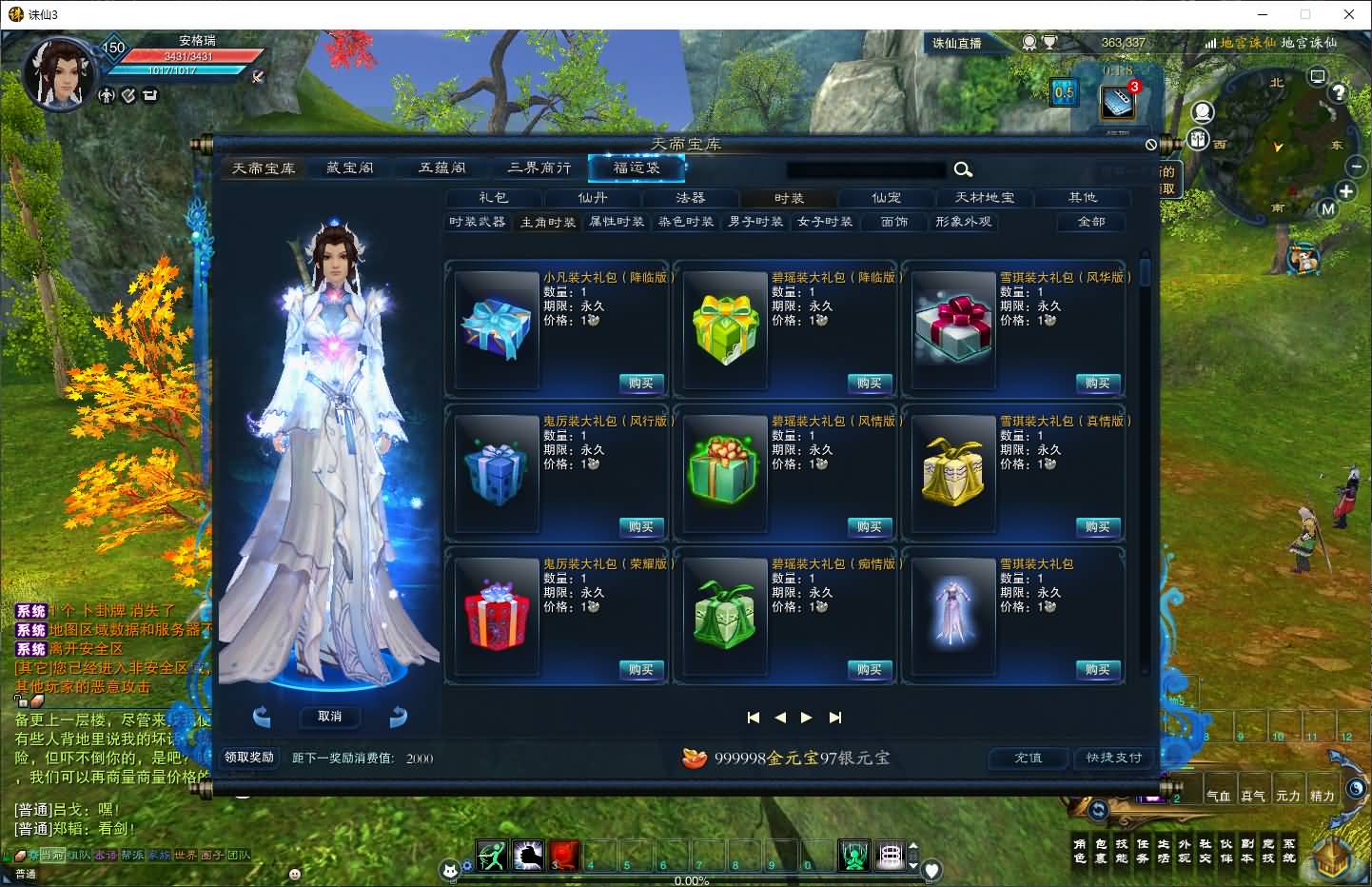Show 全部 items in the shop
Screen dimensions: 1372x887
click(x=1091, y=222)
